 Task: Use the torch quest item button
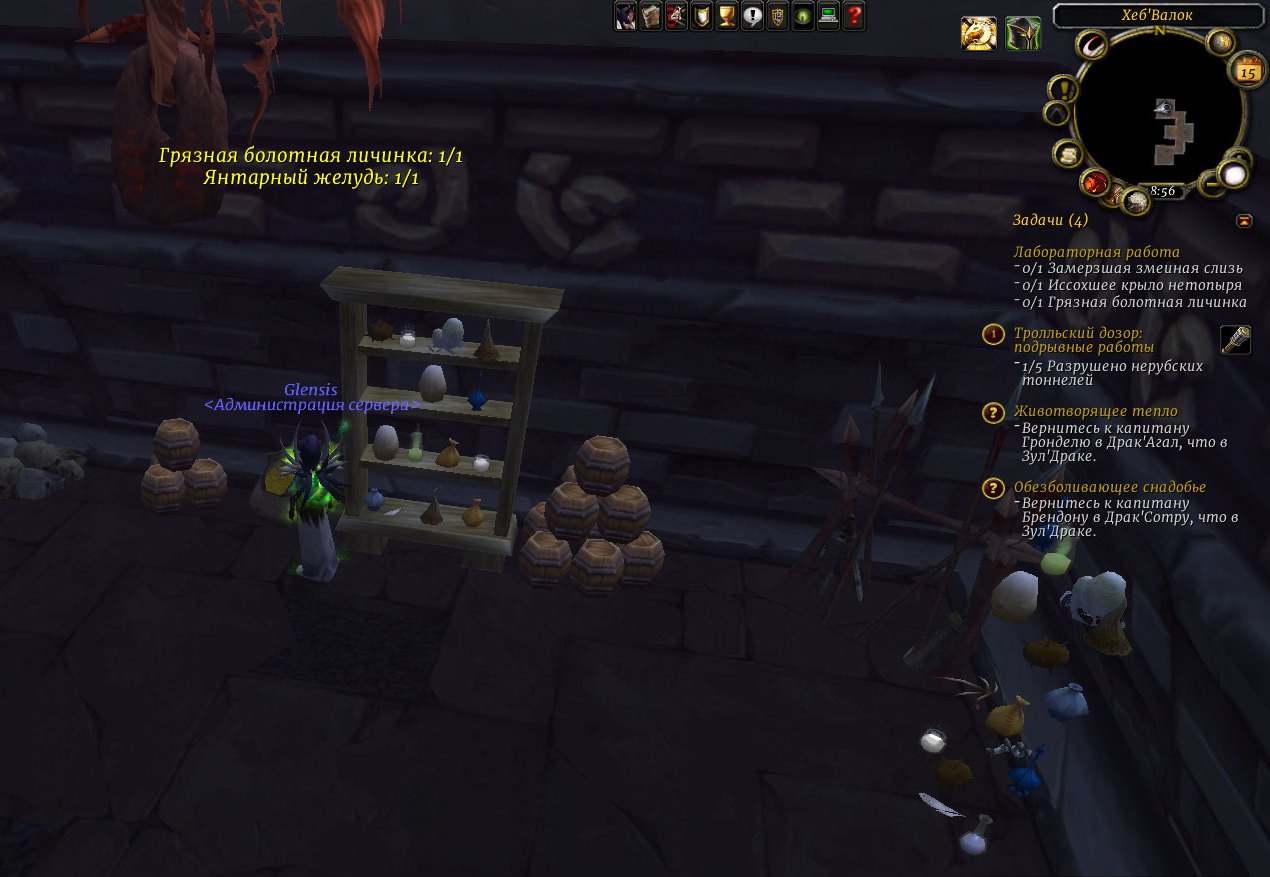pos(1236,340)
